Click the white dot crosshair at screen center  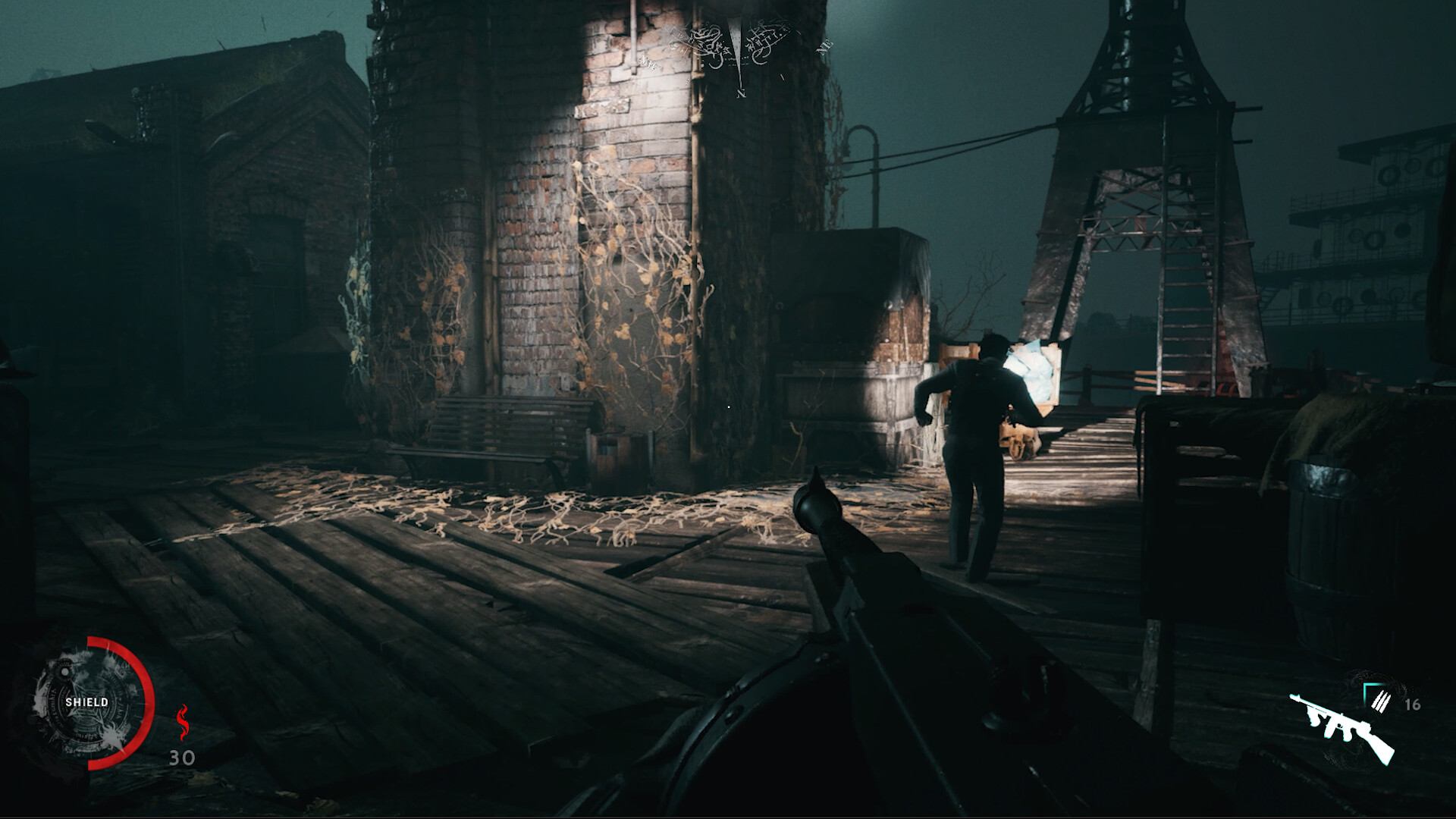[728, 406]
